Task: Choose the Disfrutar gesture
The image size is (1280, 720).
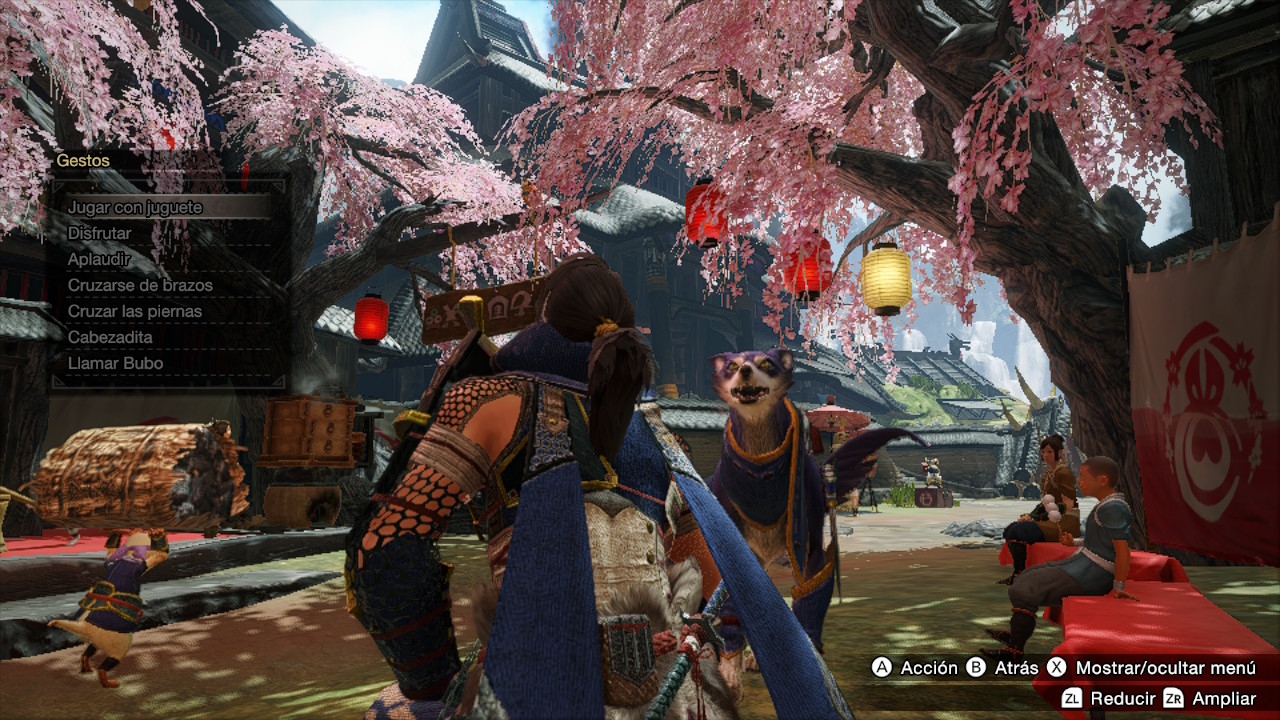Action: (100, 233)
